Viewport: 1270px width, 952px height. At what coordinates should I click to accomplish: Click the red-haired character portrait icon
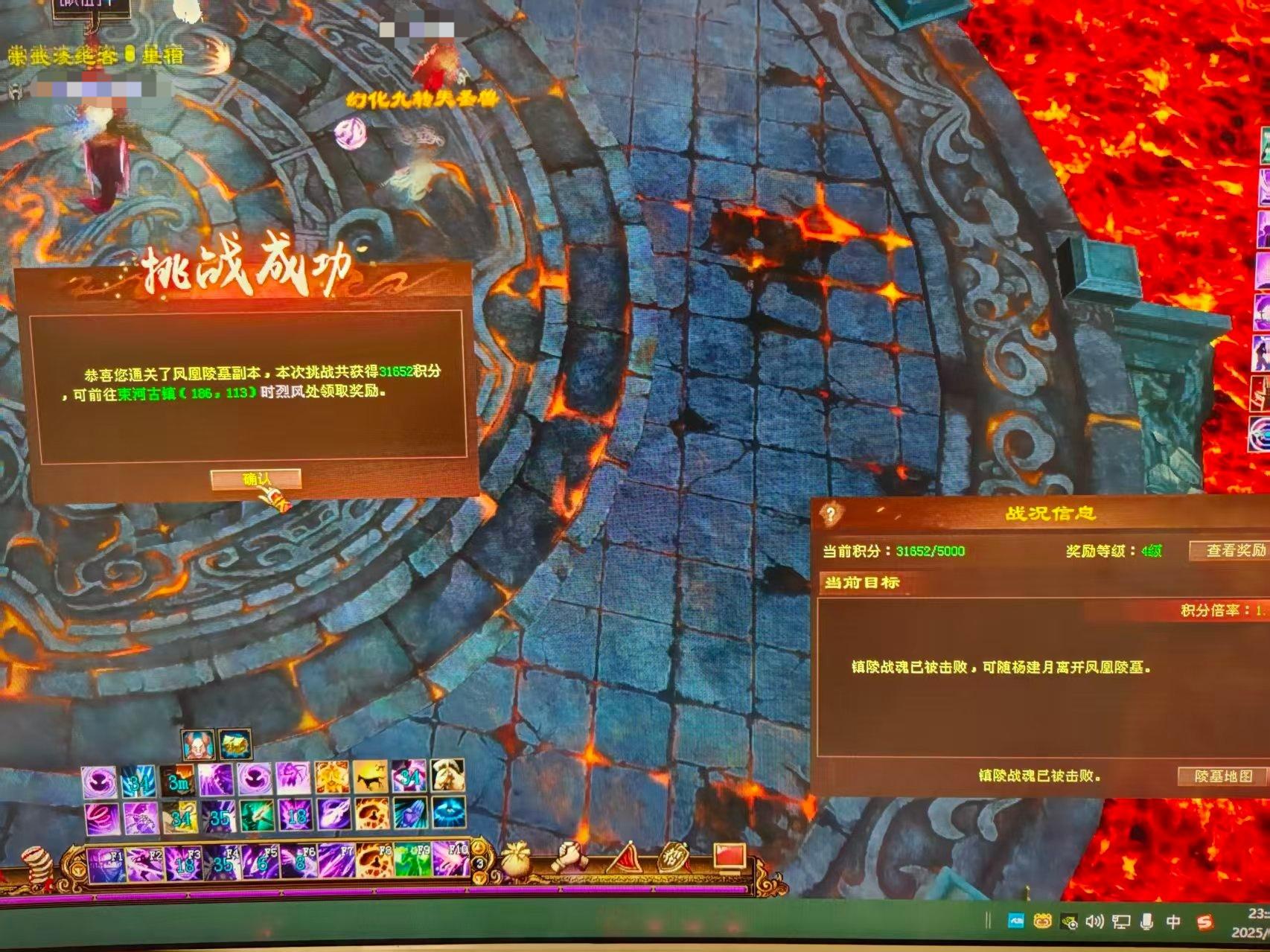pos(198,744)
